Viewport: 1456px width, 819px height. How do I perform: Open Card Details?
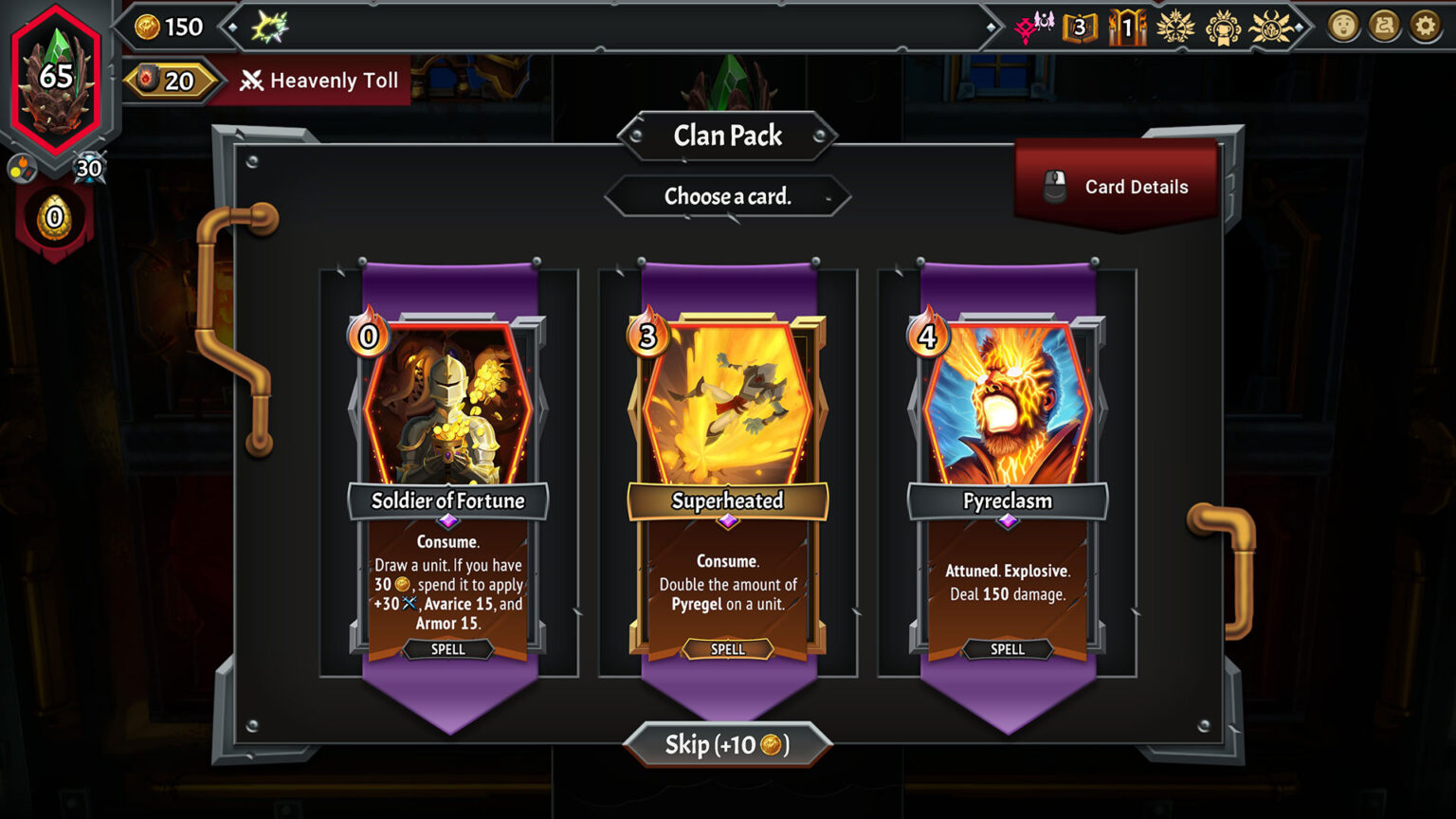point(1117,187)
